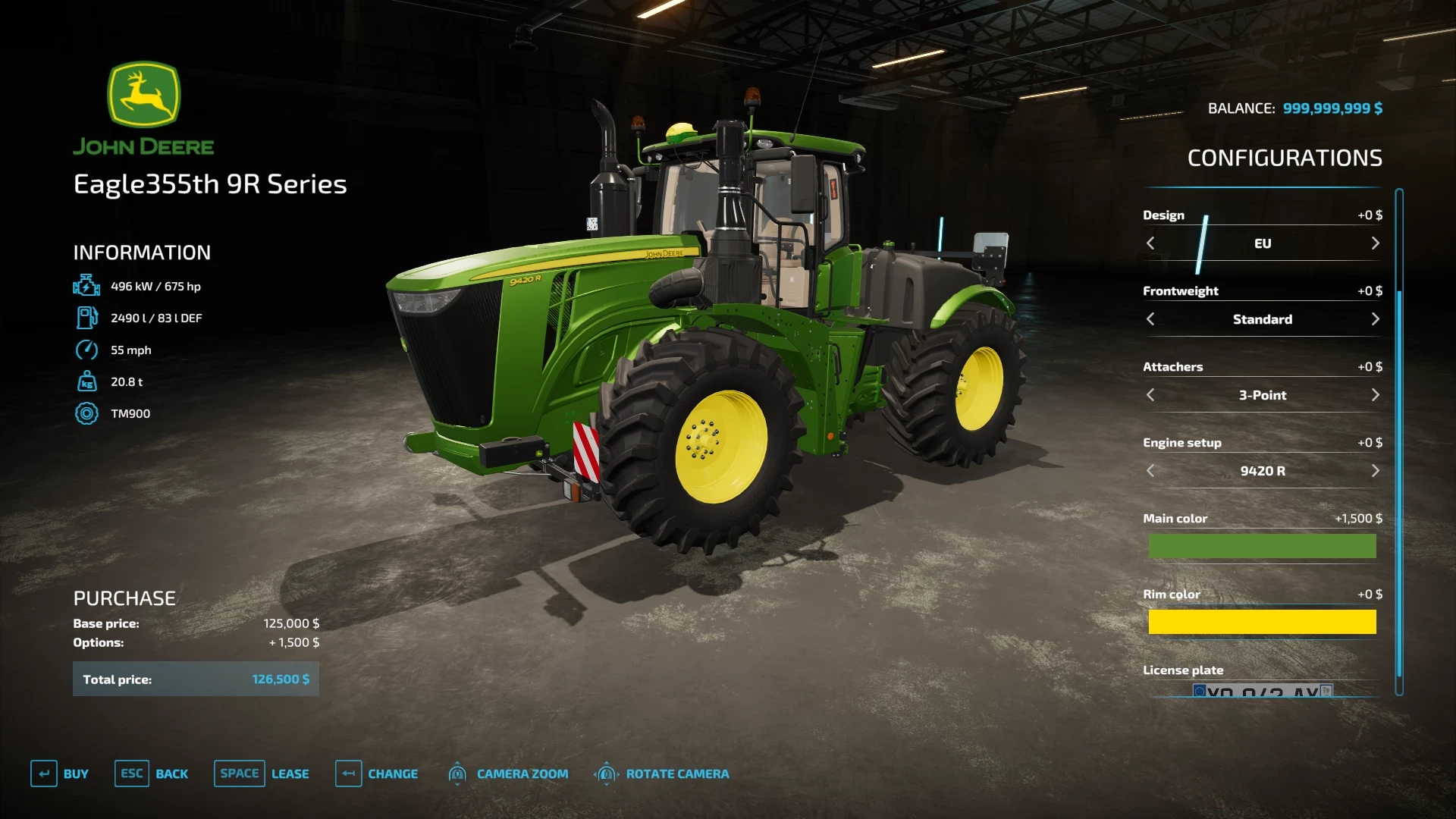Click the Rotate Camera icon
Viewport: 1456px width, 819px height.
coord(606,773)
